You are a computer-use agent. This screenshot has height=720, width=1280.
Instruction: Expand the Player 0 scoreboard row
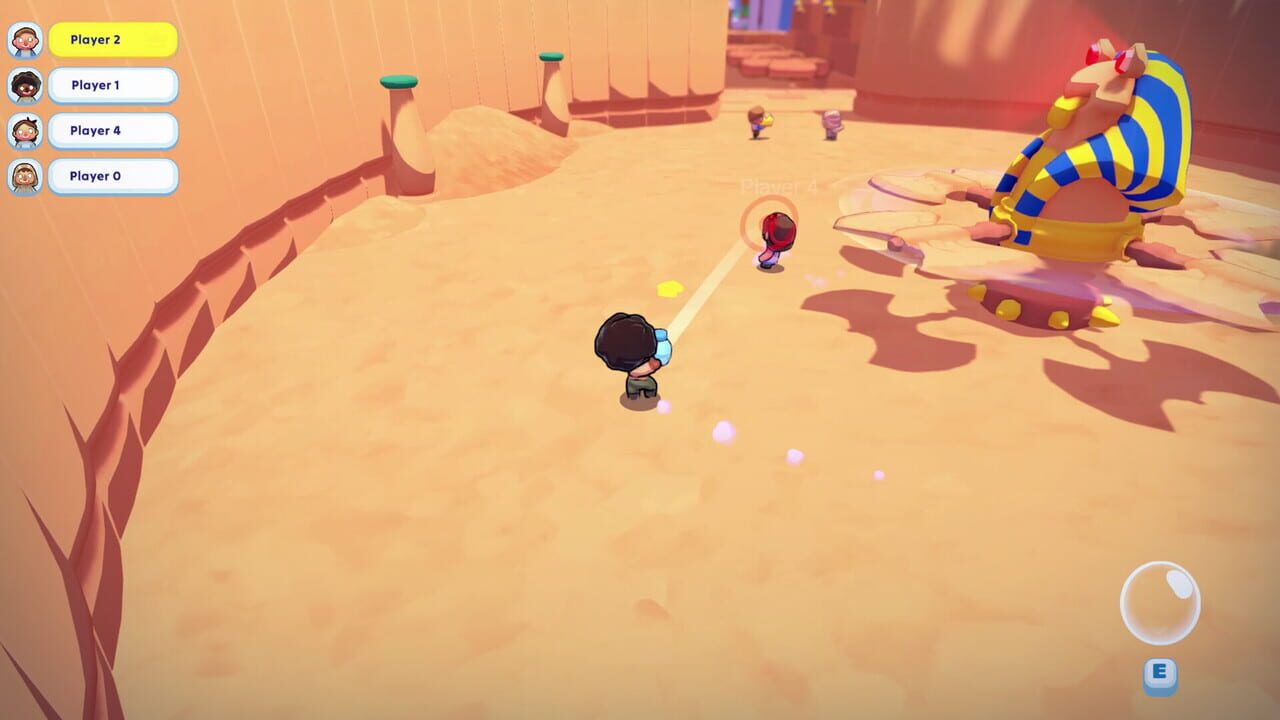pyautogui.click(x=113, y=176)
